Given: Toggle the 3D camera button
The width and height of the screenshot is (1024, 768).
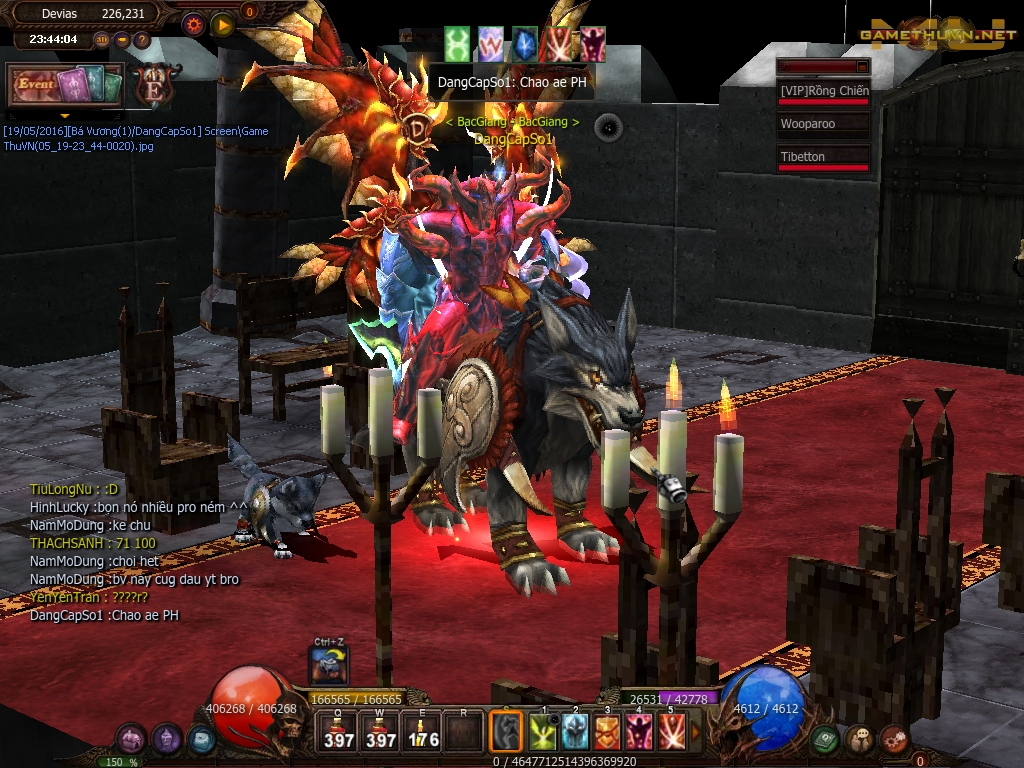Looking at the screenshot, I should pos(102,40).
